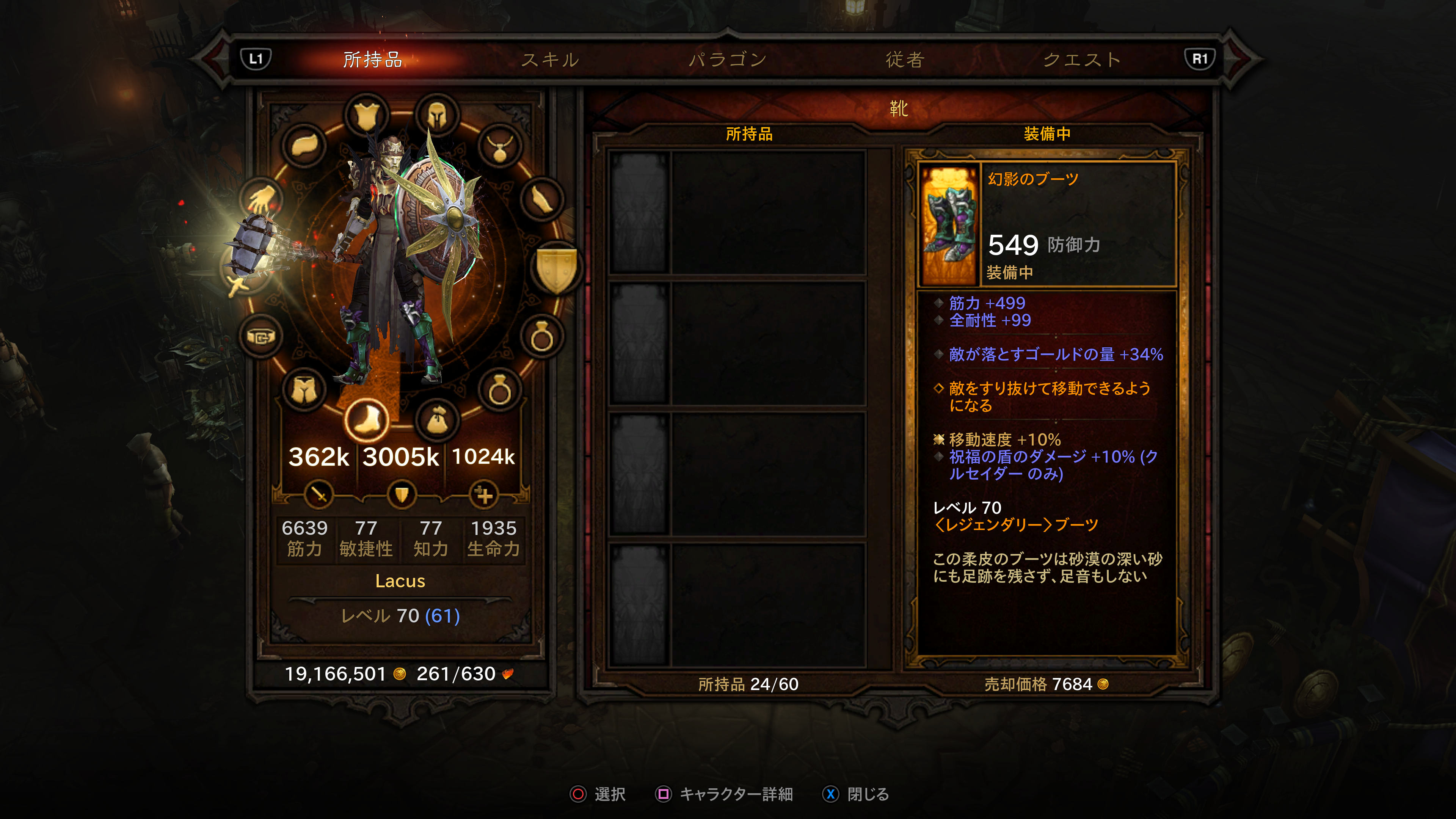1456x819 pixels.
Task: Click the crossed-sword damage stat icon
Action: pyautogui.click(x=319, y=495)
